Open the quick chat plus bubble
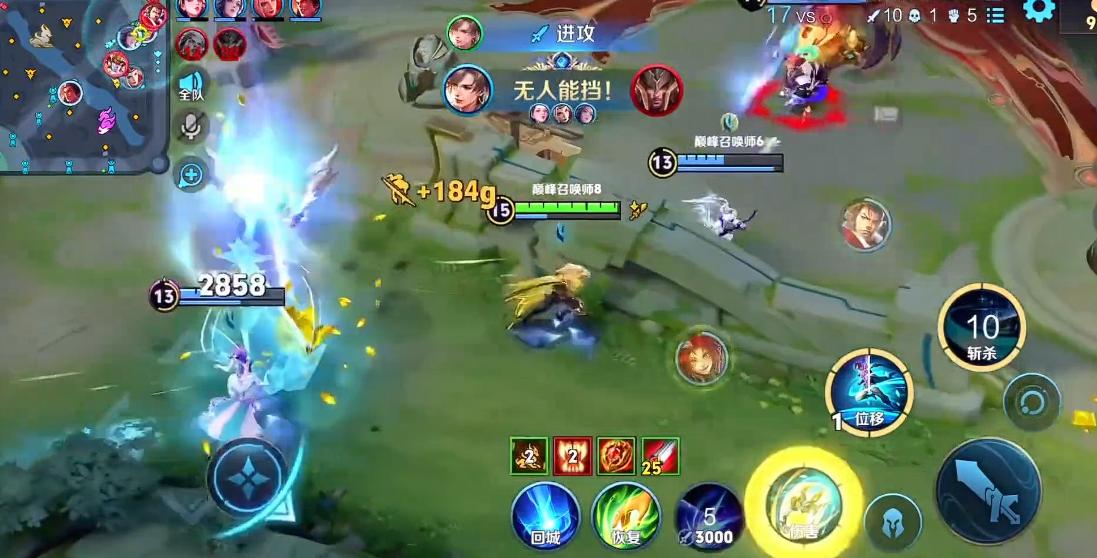 [x=190, y=177]
